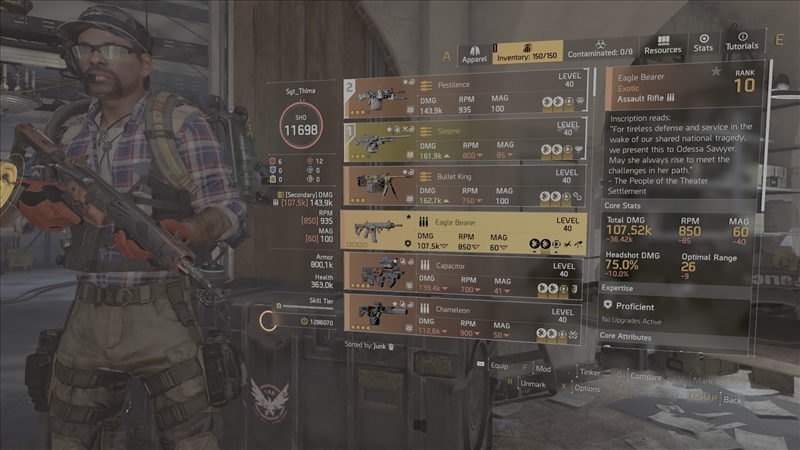Show the Stats tab
This screenshot has width=800, height=450.
click(x=703, y=43)
